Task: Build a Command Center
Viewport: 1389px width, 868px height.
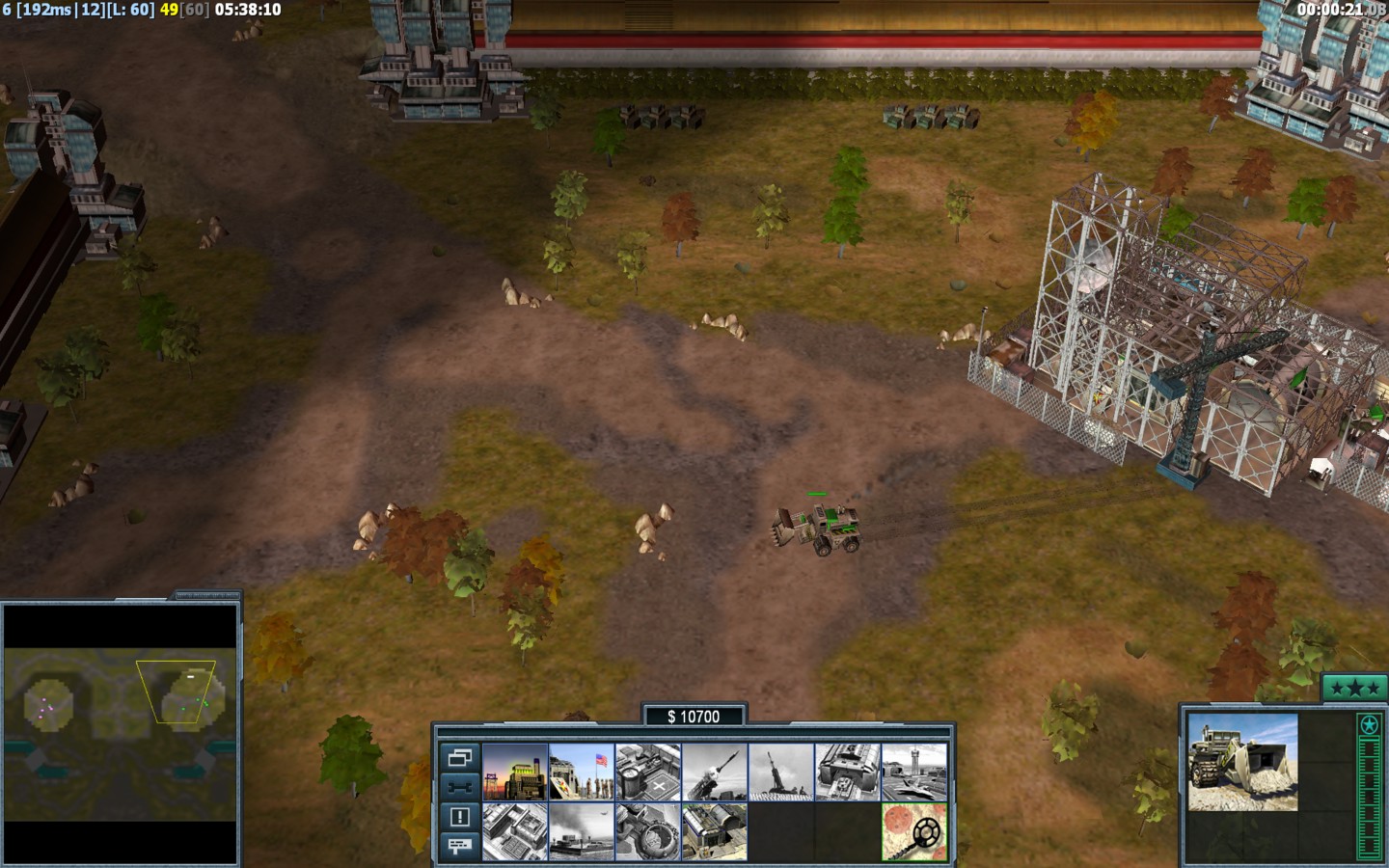Action: [714, 831]
